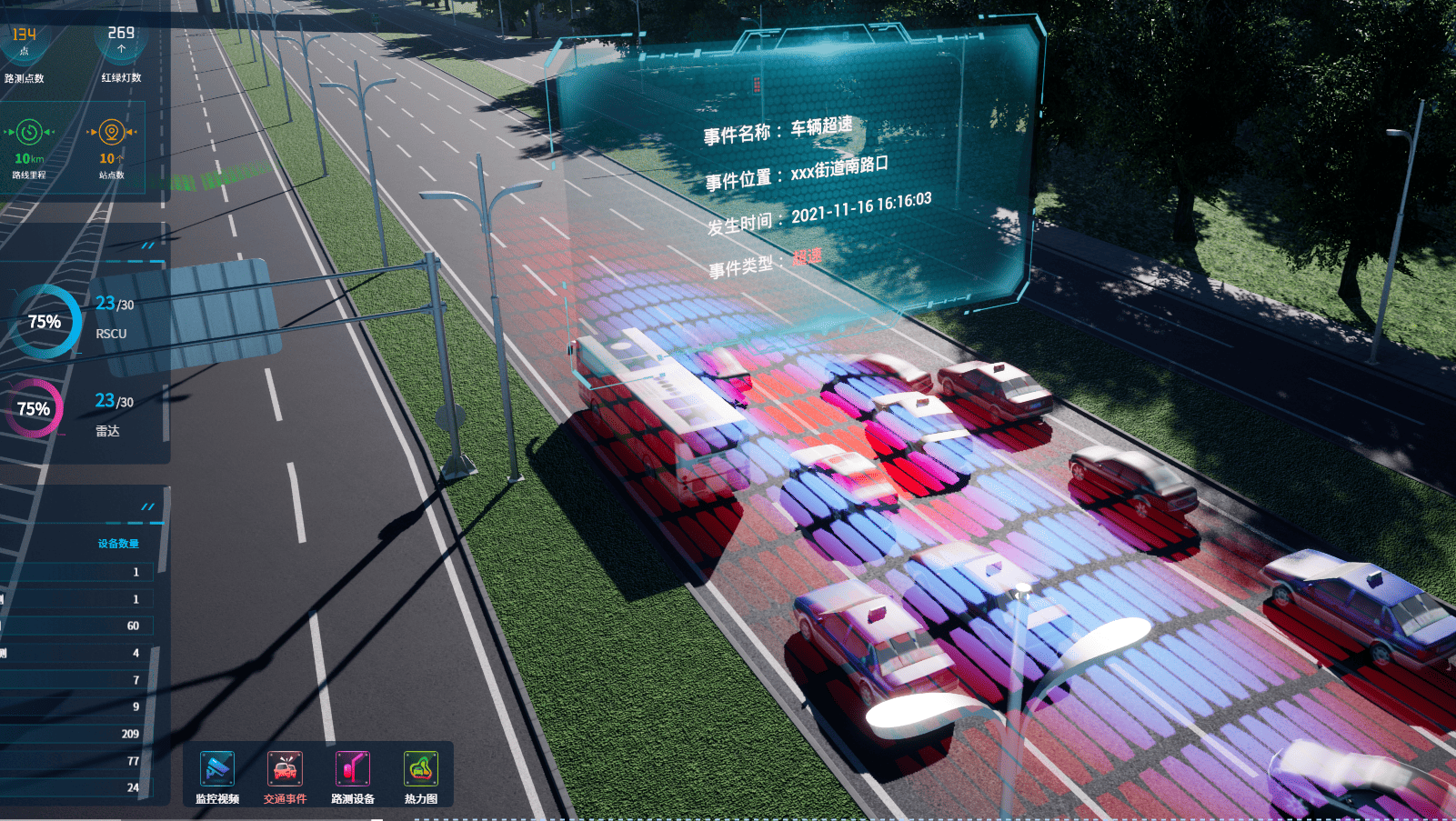Select the device row showing 209
This screenshot has width=1456, height=821.
click(77, 734)
